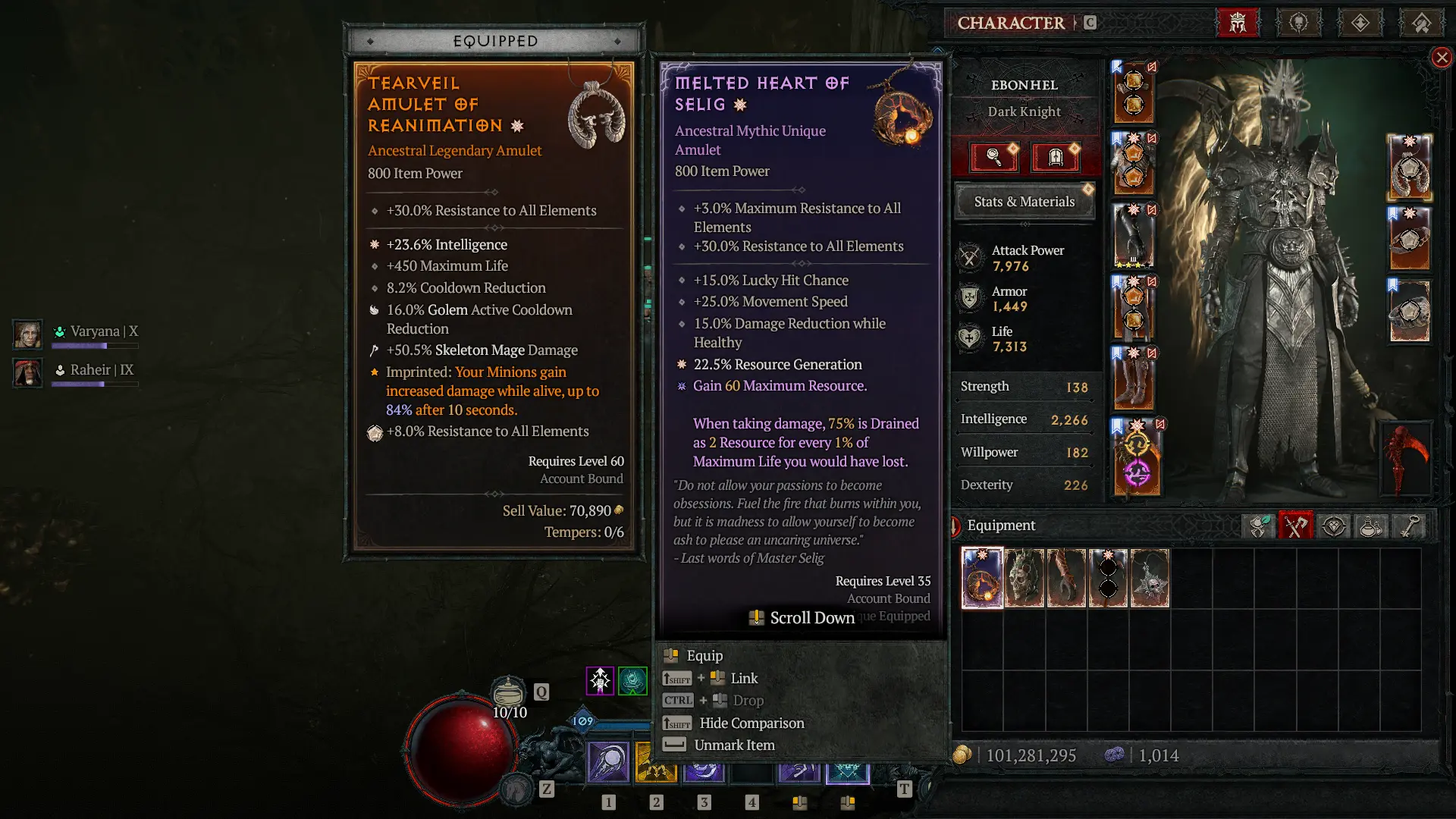This screenshot has height=819, width=1456.
Task: Show the equipment inventory tab with sword and axe
Action: click(1296, 526)
